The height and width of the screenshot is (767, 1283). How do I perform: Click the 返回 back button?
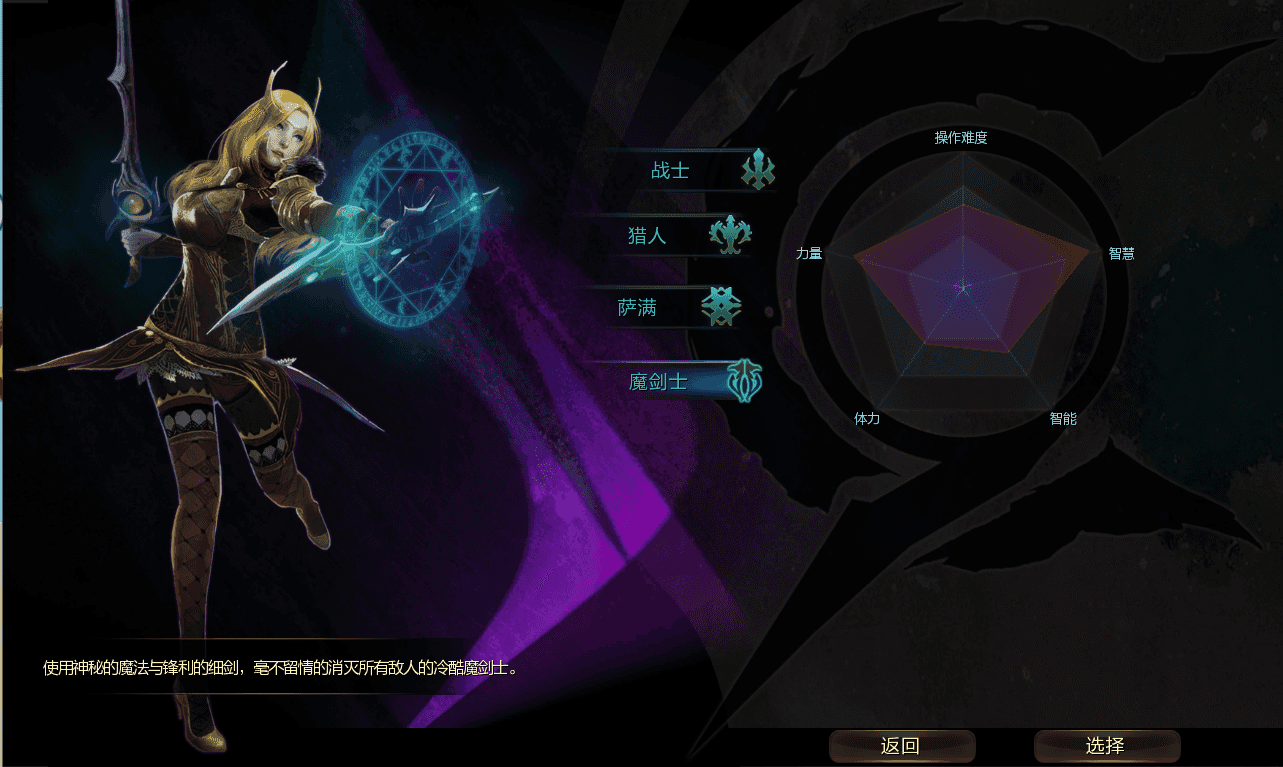tap(901, 746)
